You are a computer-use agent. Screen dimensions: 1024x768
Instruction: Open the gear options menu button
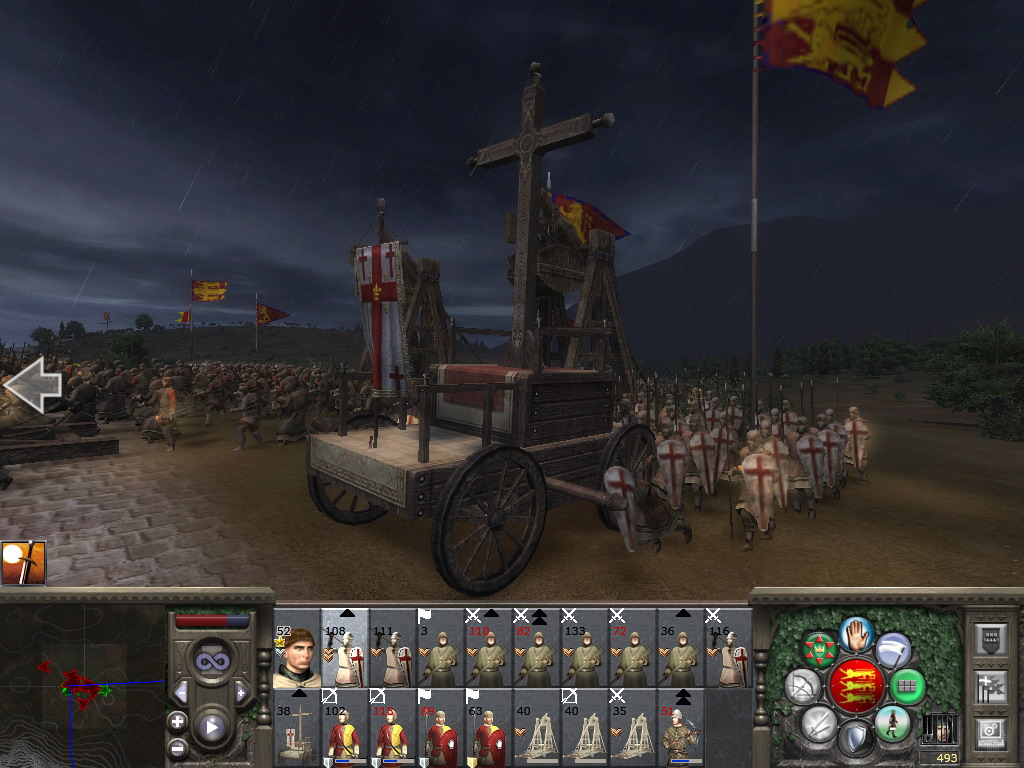tap(990, 731)
